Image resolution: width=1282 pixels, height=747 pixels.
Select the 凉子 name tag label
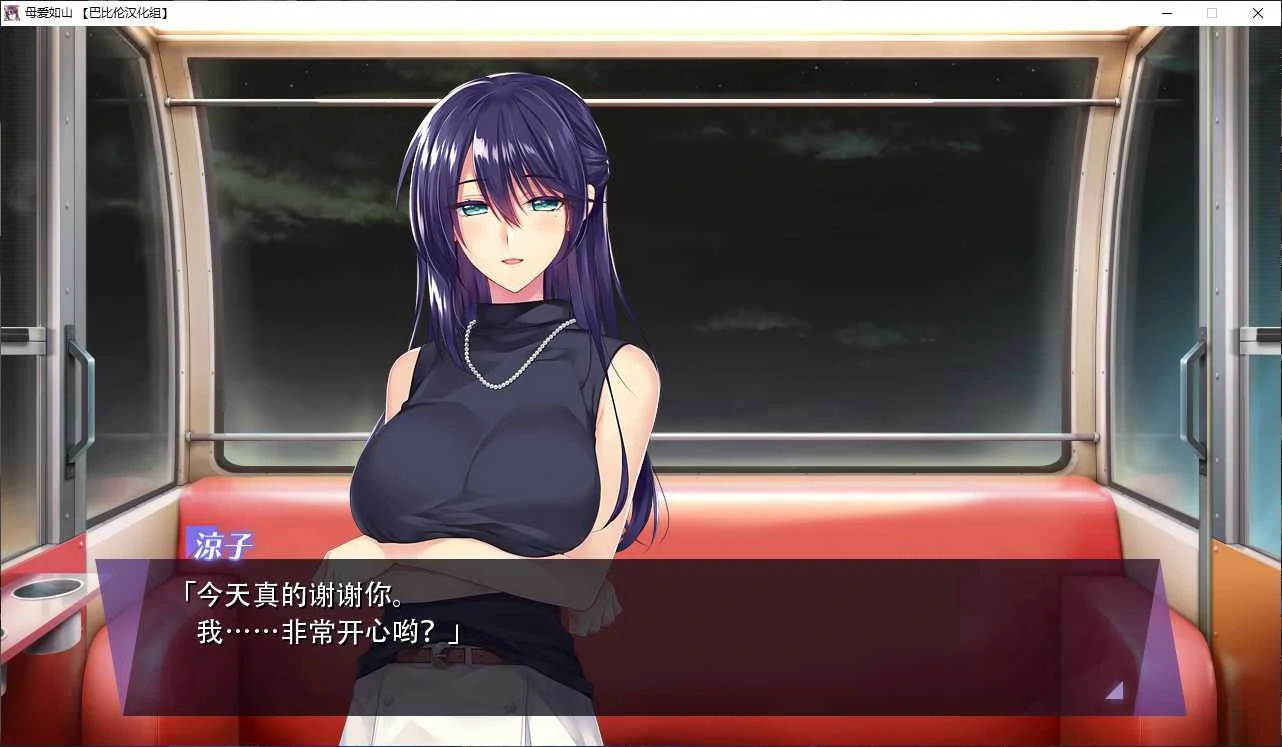(x=222, y=543)
